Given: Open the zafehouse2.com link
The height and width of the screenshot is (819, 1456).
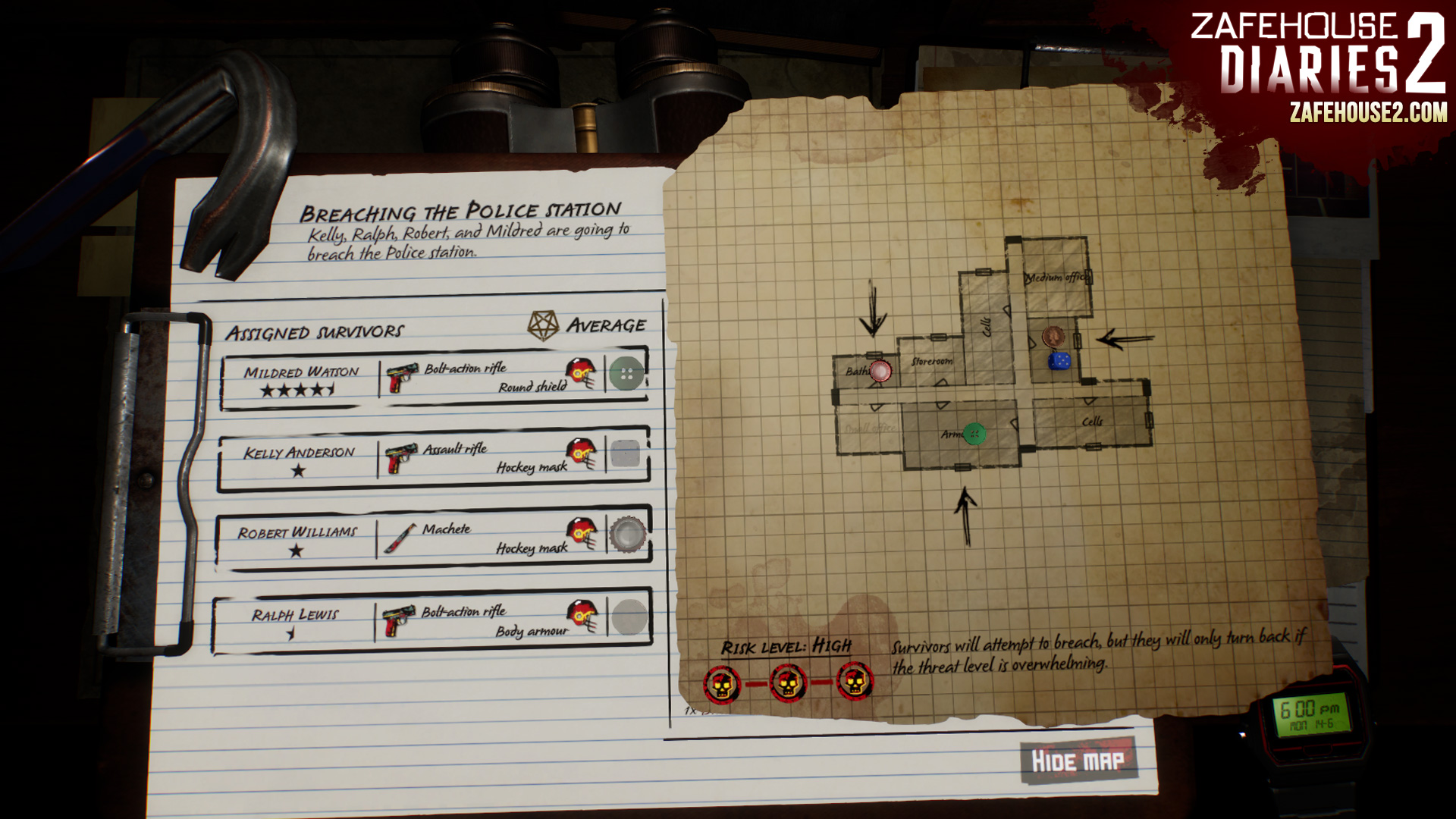Looking at the screenshot, I should click(x=1367, y=114).
